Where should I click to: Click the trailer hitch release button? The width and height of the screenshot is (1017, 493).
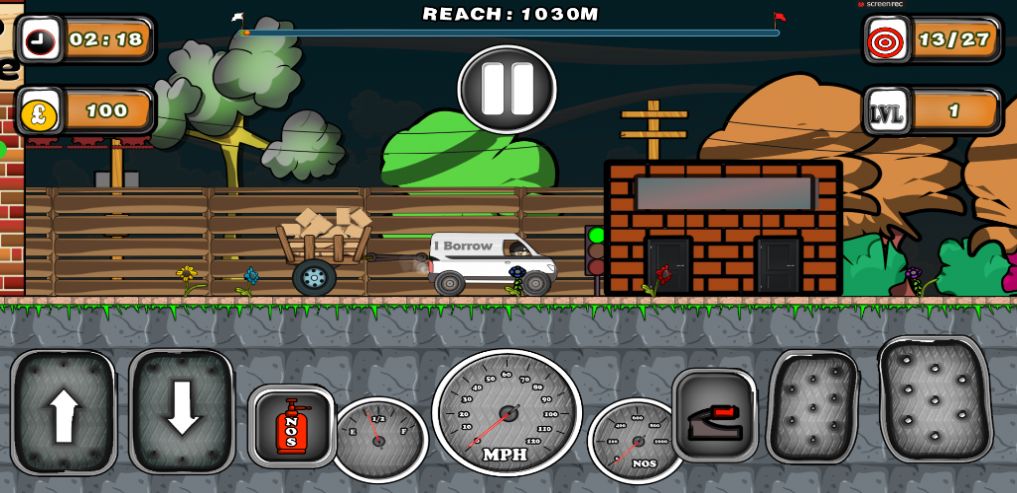tap(714, 414)
